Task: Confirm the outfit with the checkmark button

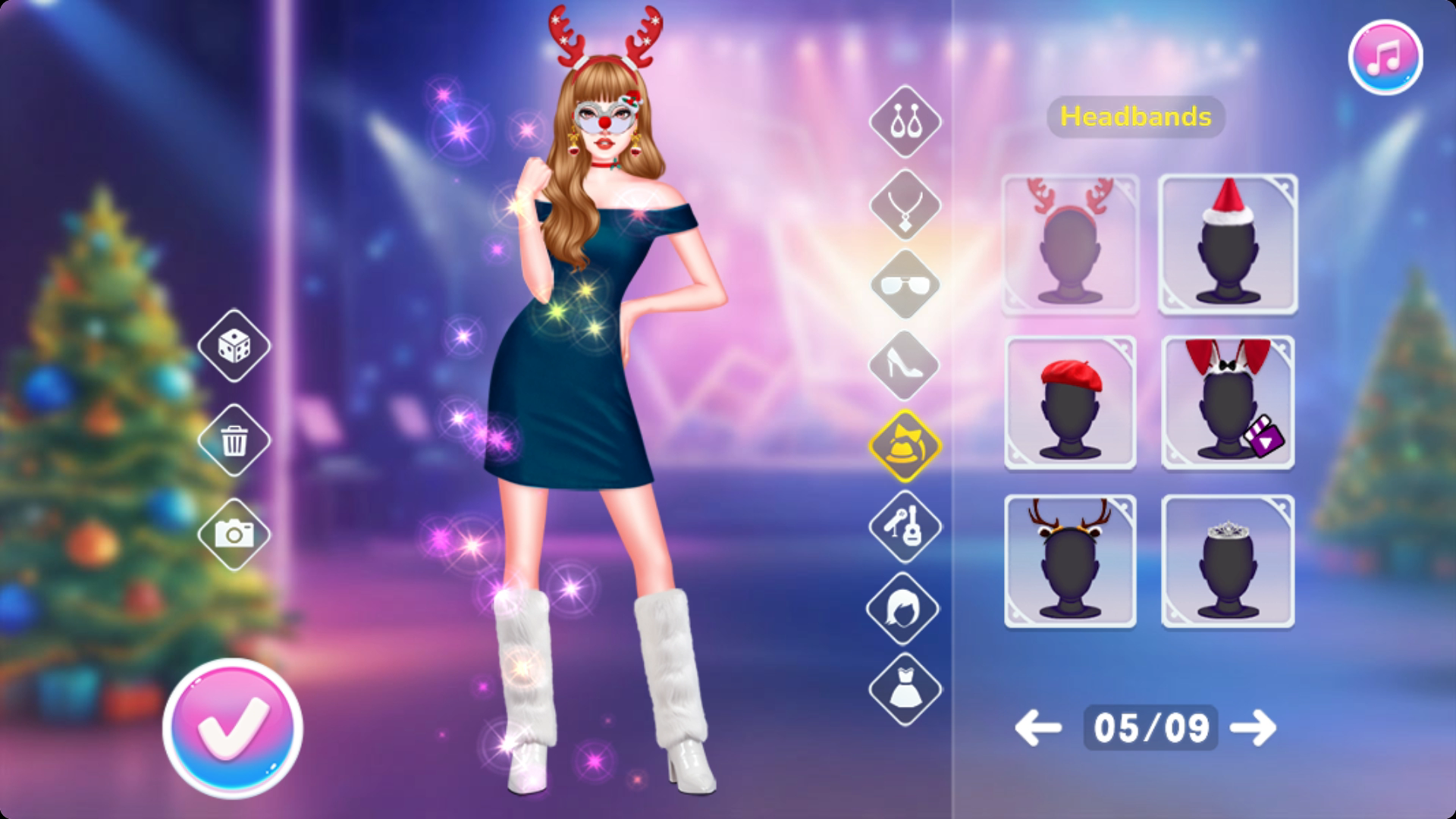Action: tap(232, 727)
